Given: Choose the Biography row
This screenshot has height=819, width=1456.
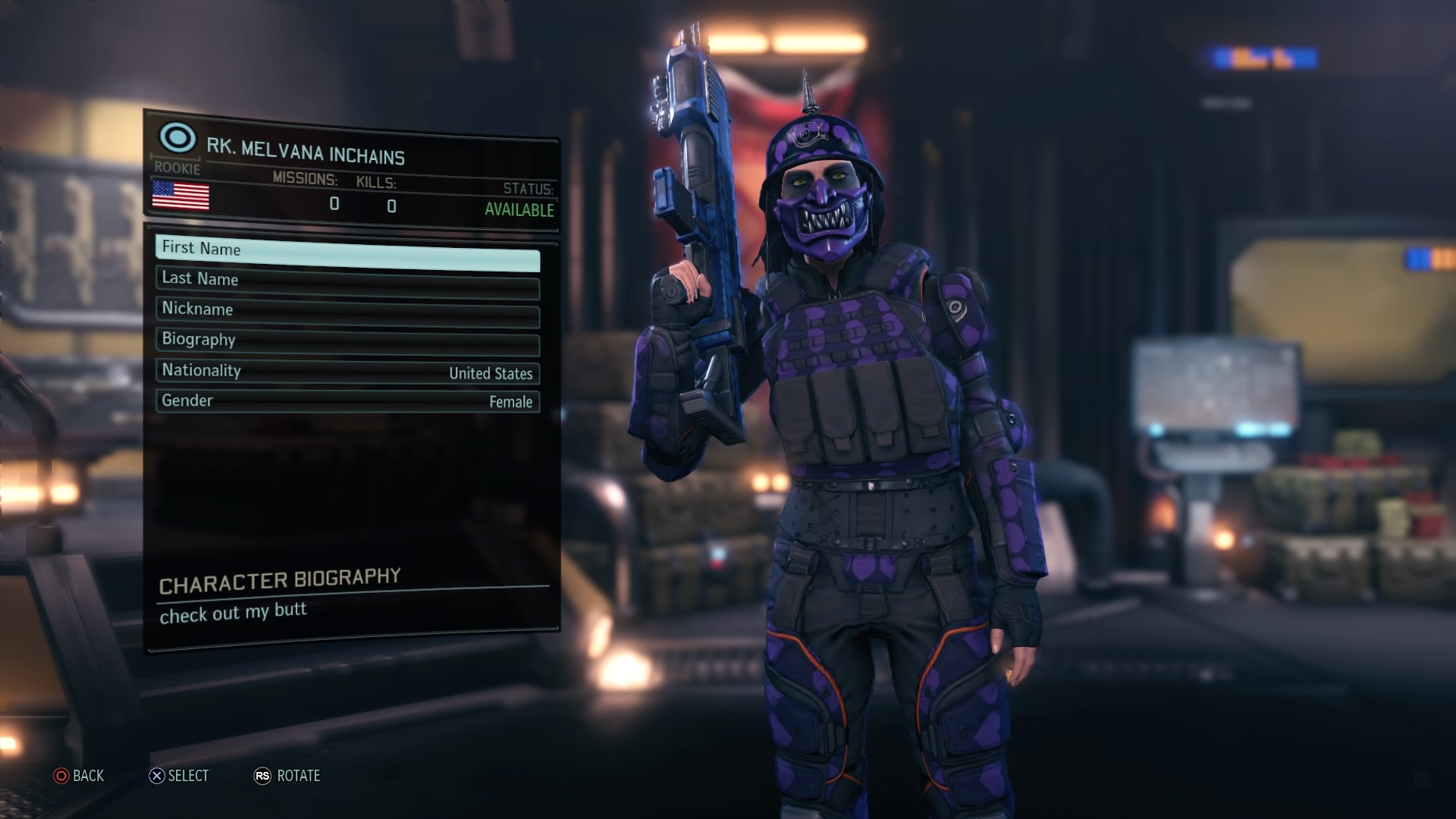Looking at the screenshot, I should pos(347,342).
